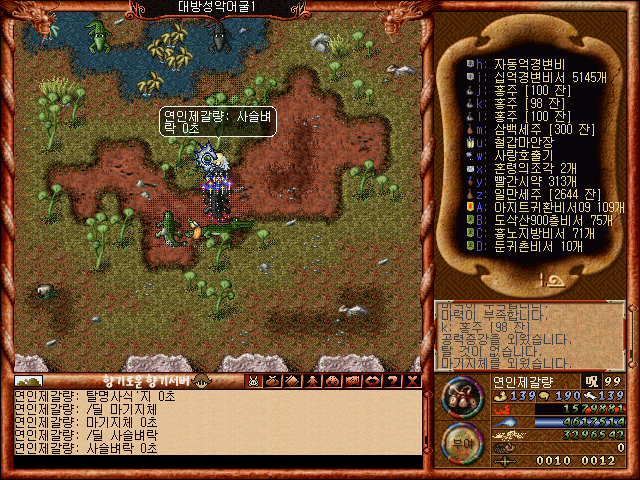The height and width of the screenshot is (480, 640).
Task: Click the X button on the chat toolbar
Action: tap(412, 380)
